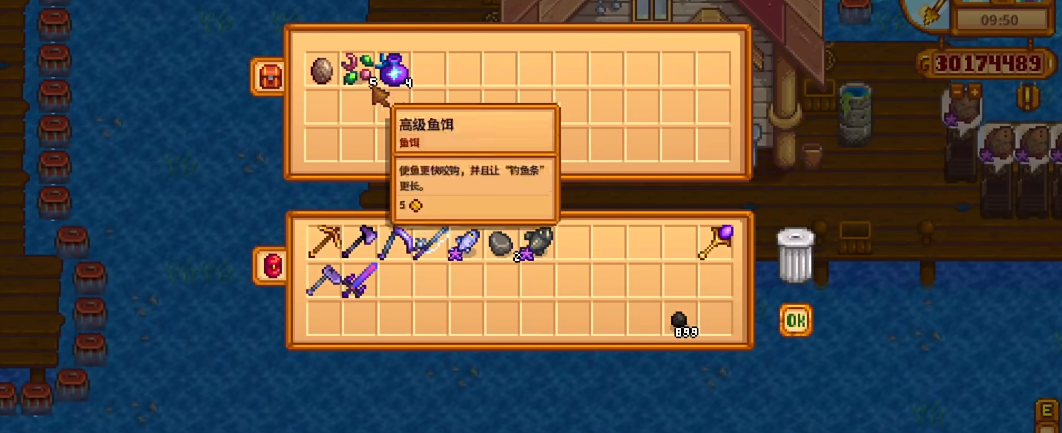Click the chest icon beside the upper panel
The height and width of the screenshot is (433, 1062).
tap(268, 77)
